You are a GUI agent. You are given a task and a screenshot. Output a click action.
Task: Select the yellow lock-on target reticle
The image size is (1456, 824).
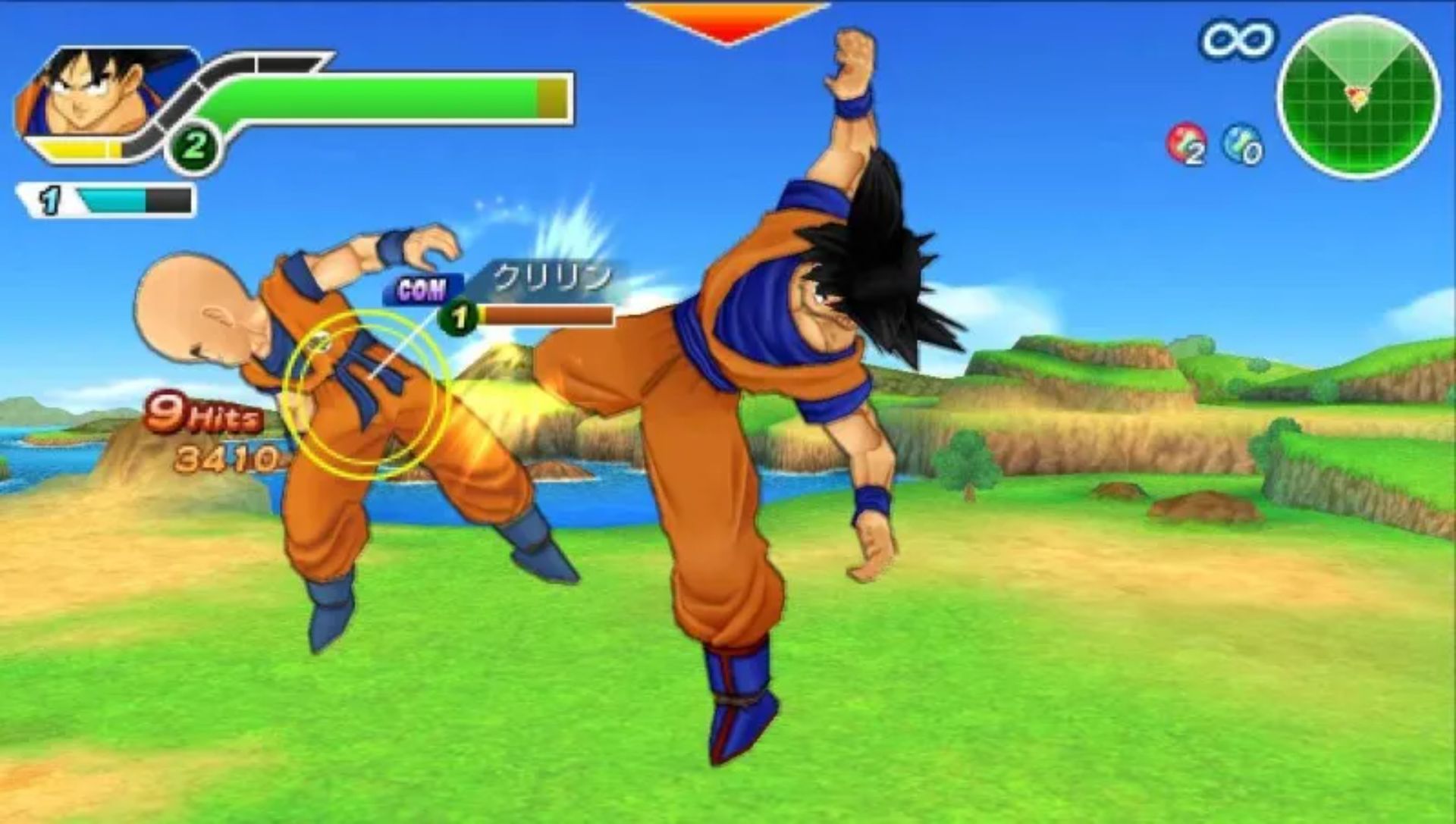point(368,393)
